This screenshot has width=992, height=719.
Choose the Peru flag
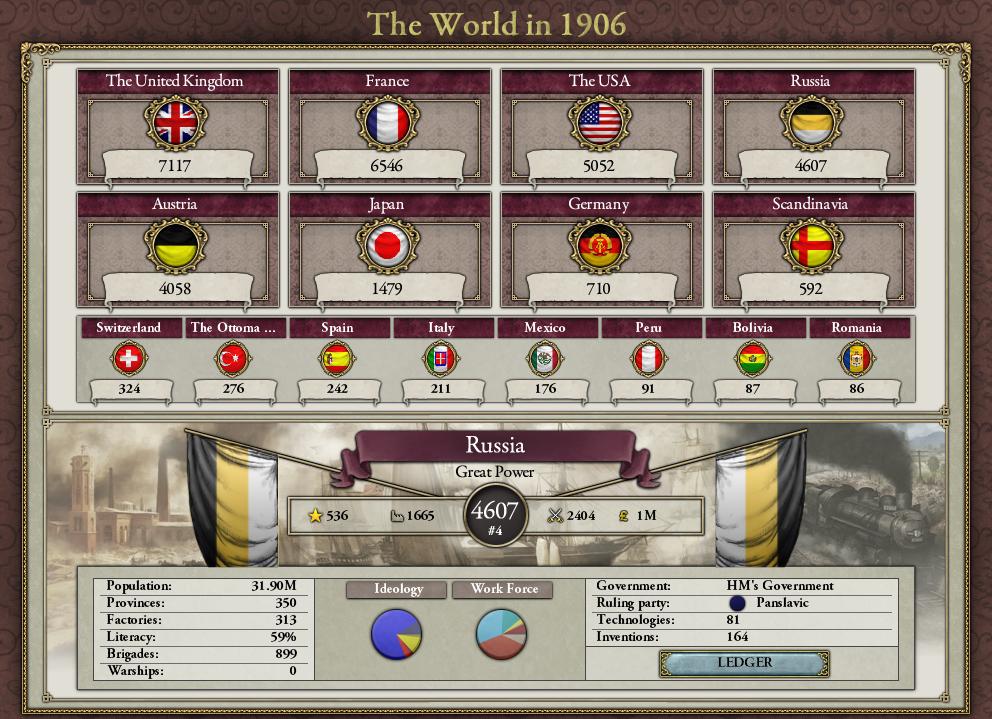[x=648, y=358]
